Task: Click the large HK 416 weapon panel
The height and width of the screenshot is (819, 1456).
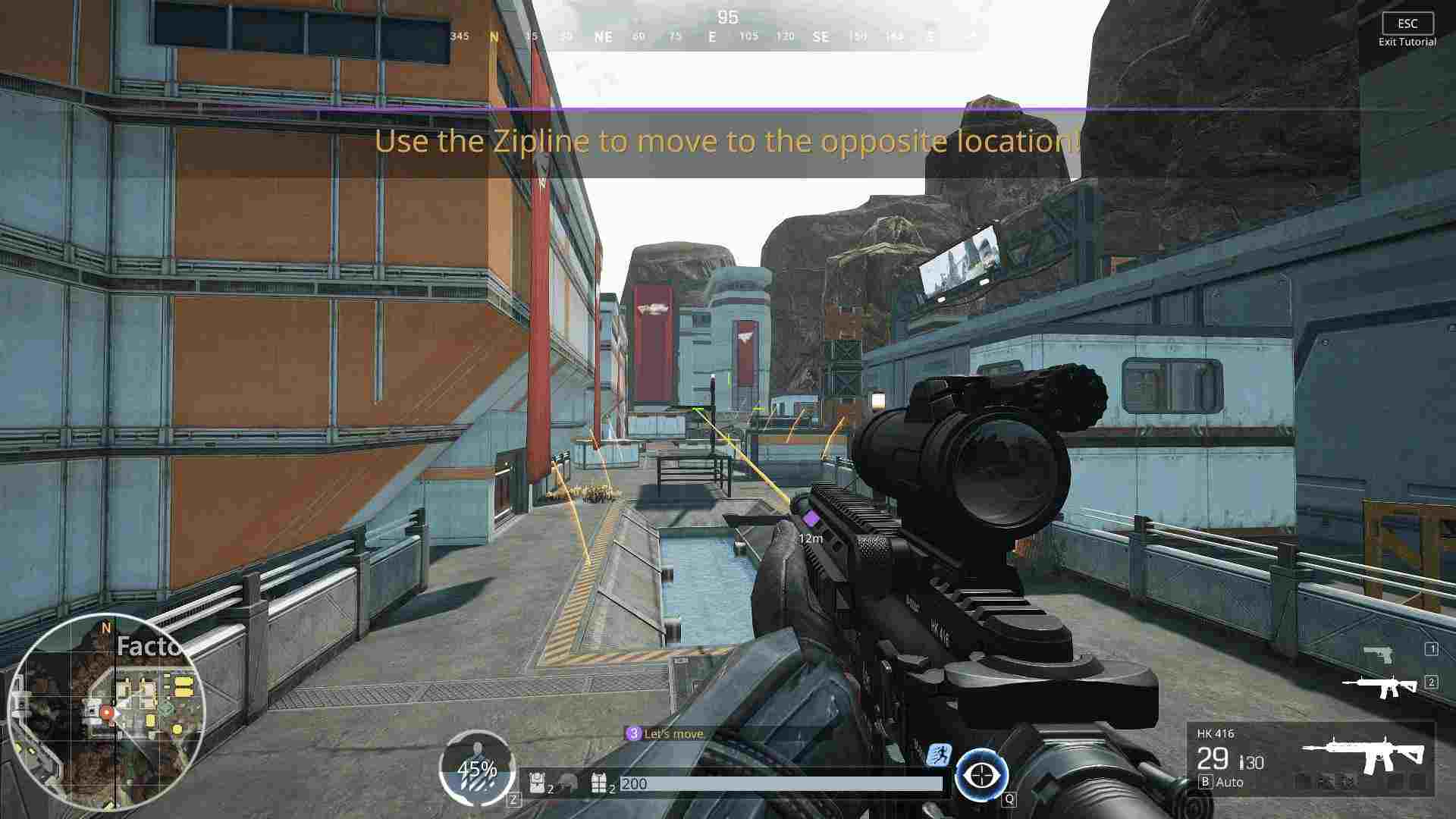Action: 1310,758
